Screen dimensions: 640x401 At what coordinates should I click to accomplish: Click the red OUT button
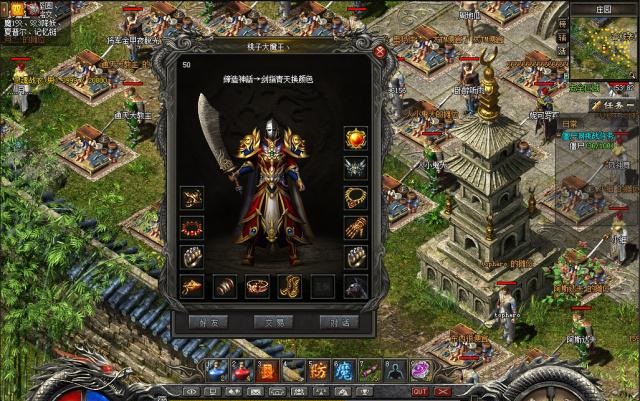click(x=420, y=391)
